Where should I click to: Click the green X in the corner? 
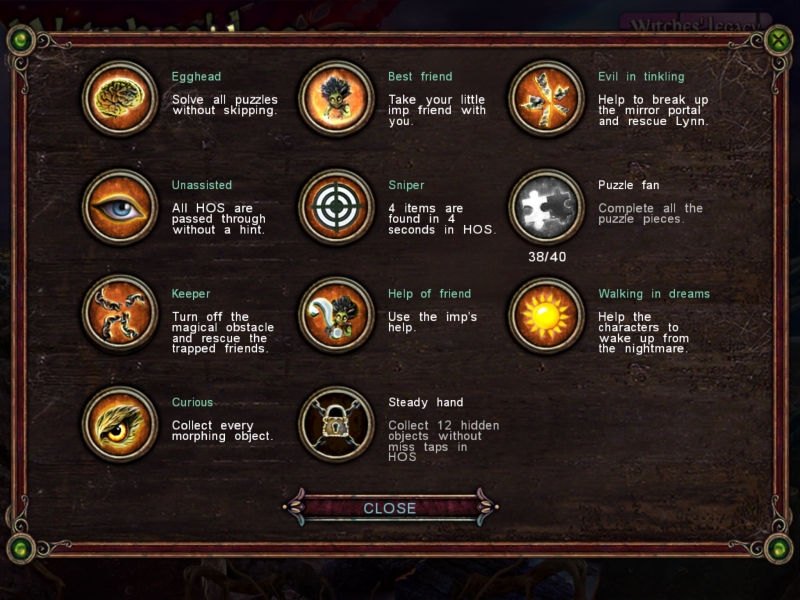778,40
